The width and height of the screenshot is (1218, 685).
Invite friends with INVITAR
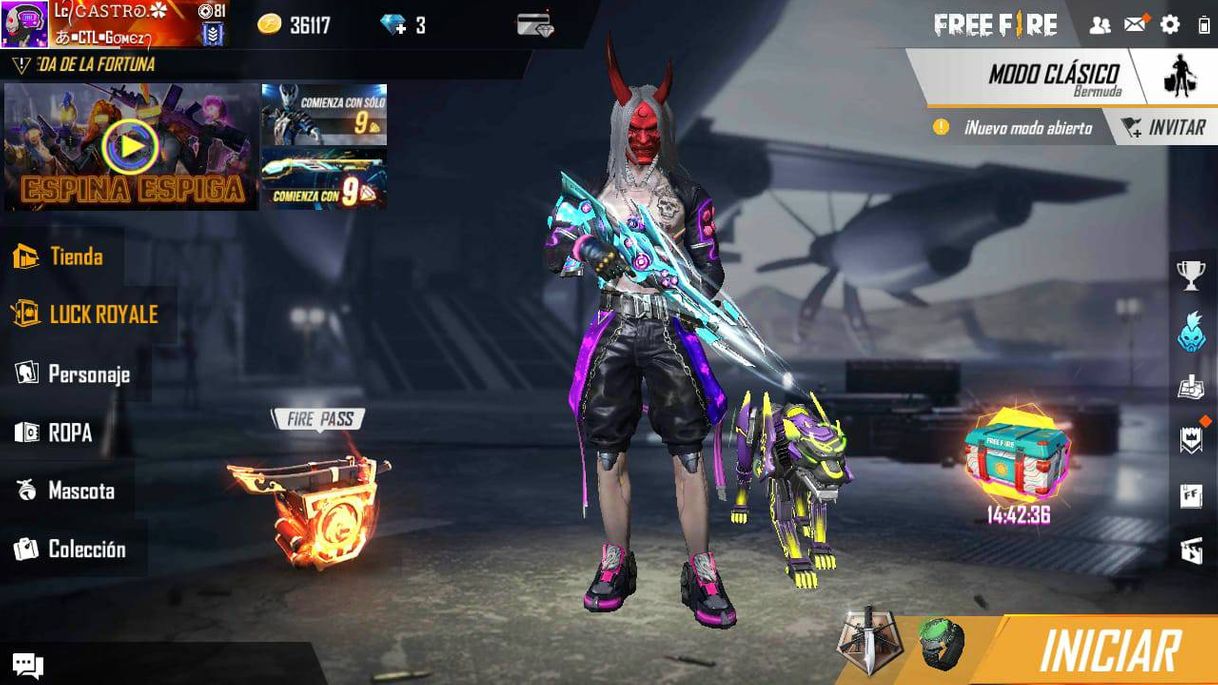pyautogui.click(x=1164, y=127)
